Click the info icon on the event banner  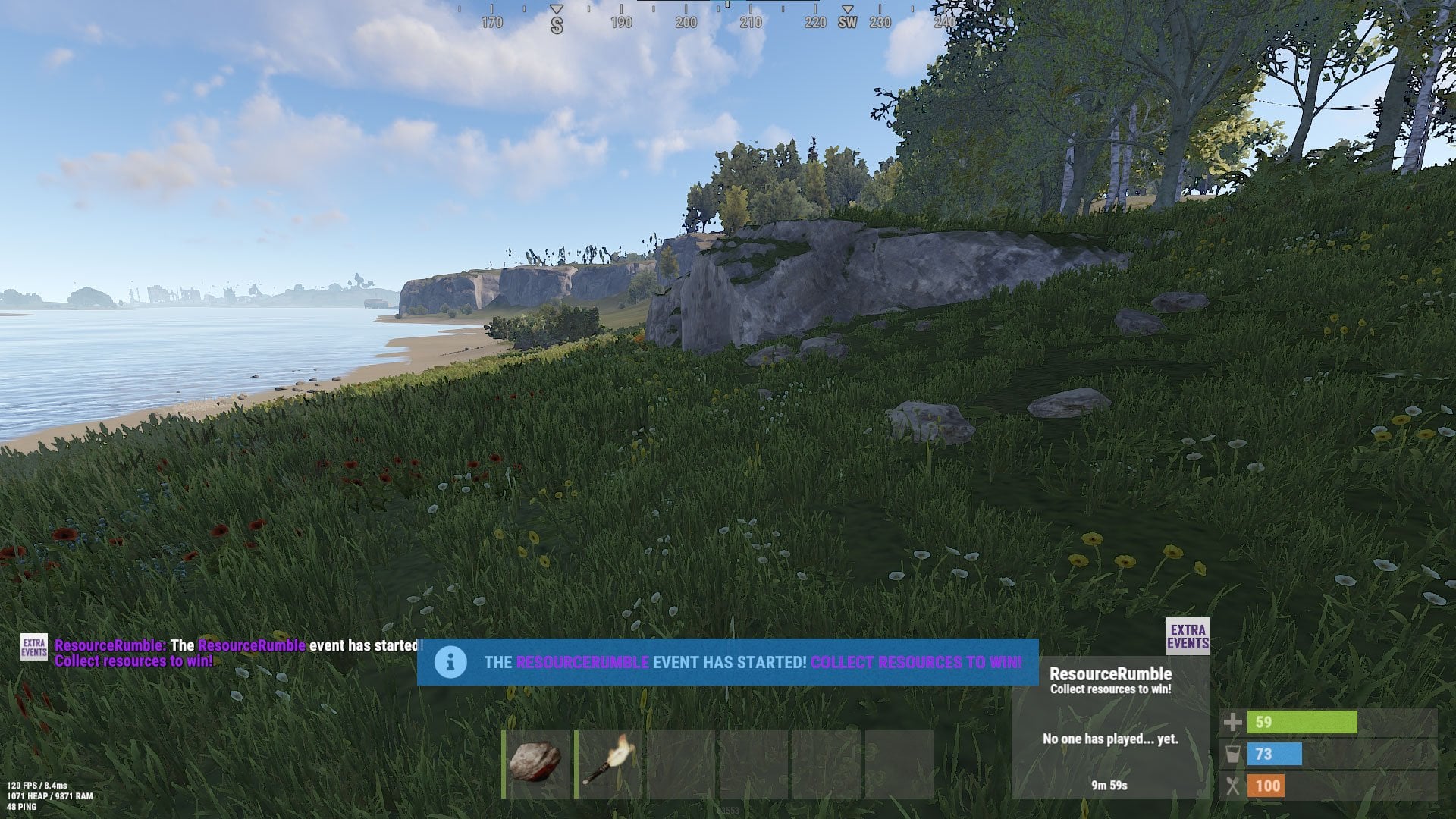(450, 661)
